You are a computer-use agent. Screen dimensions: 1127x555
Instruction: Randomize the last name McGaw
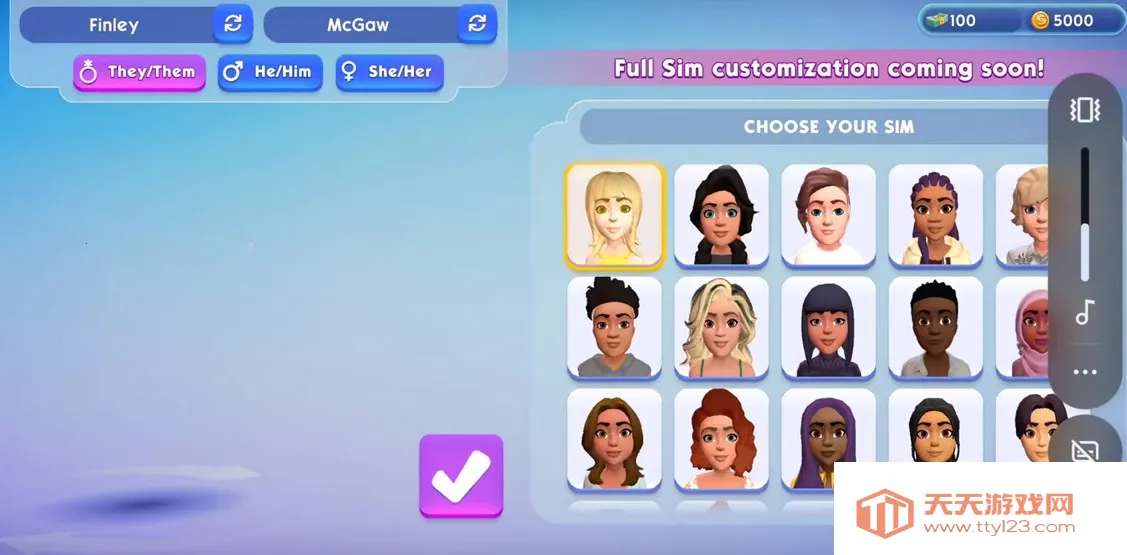click(477, 24)
